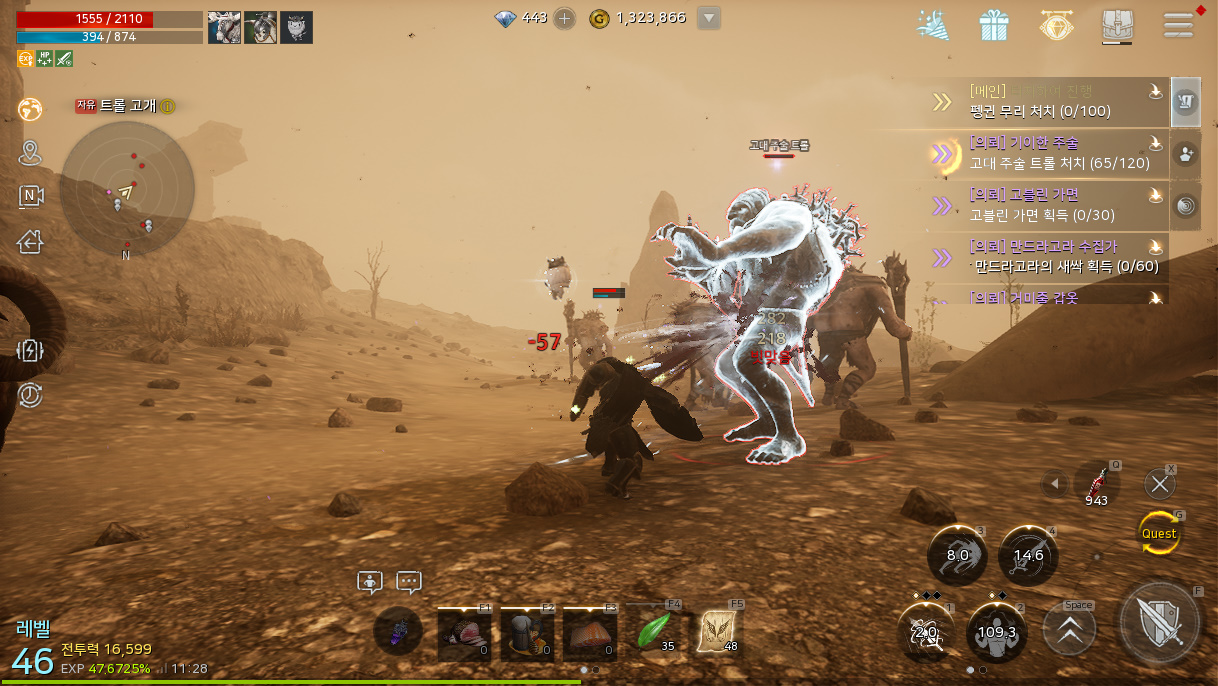Screen dimensions: 1218x686
Task: Toggle the battery power-saving mode icon
Action: [30, 351]
